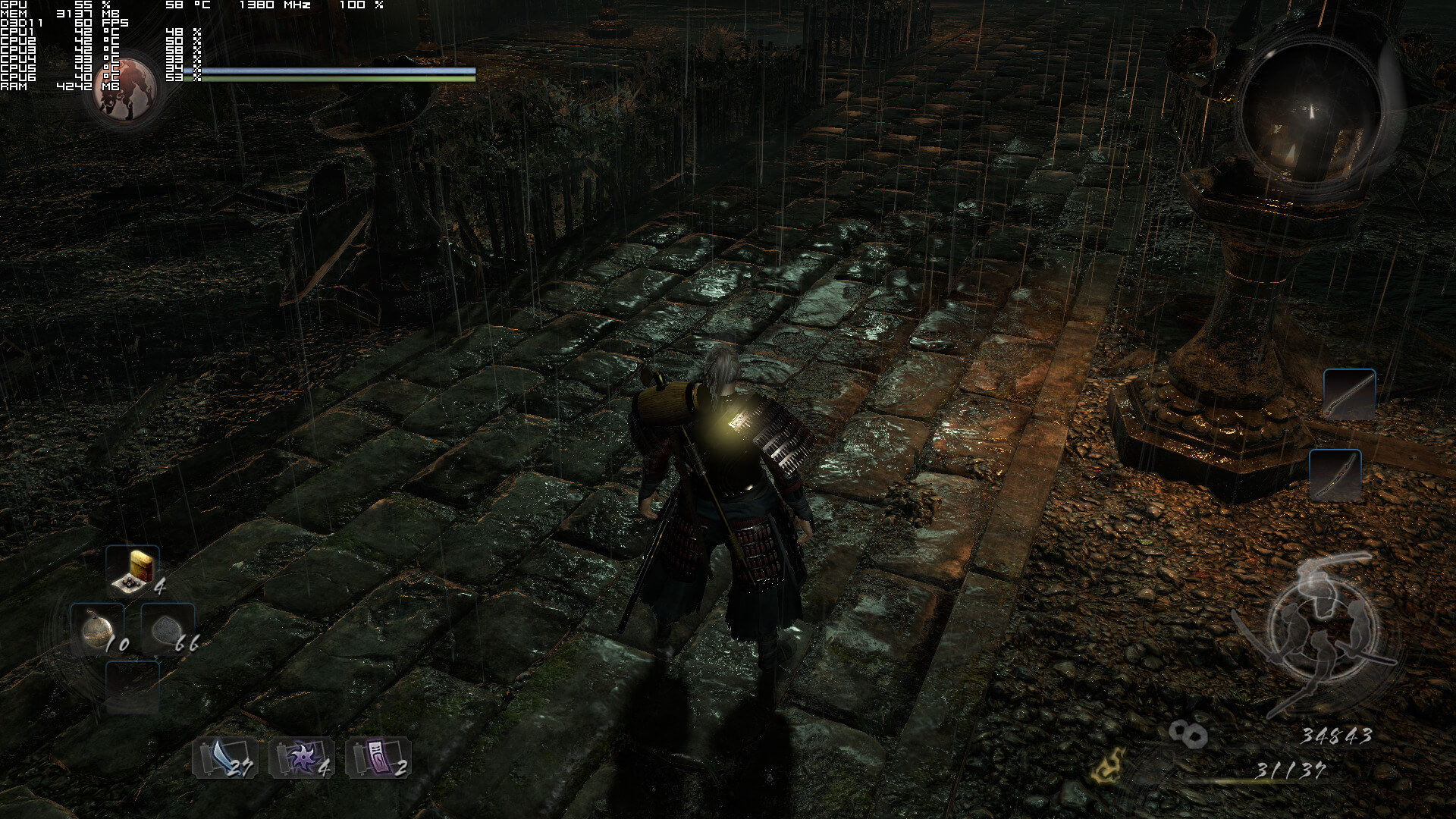The width and height of the screenshot is (1456, 819).
Task: Activate the purple shuriken scroll shortcut
Action: click(300, 757)
